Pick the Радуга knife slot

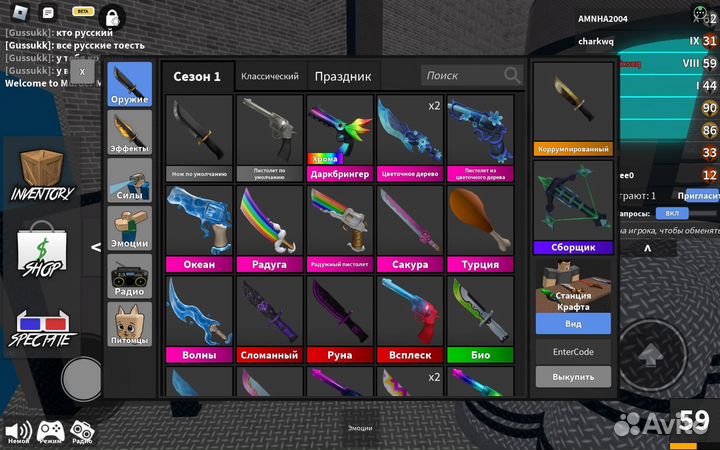pyautogui.click(x=270, y=228)
